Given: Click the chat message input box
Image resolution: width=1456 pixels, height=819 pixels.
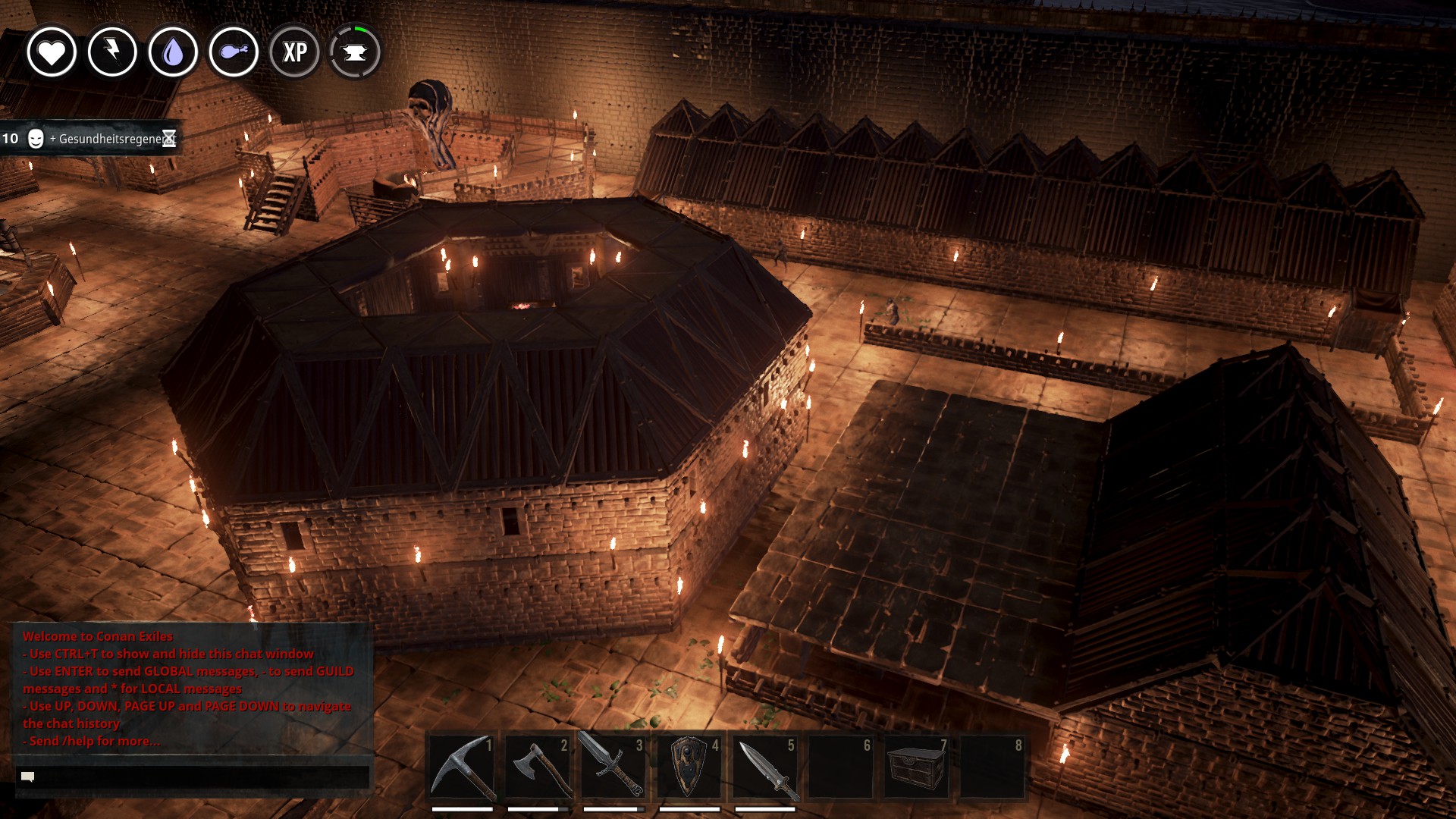Looking at the screenshot, I should pos(193,777).
